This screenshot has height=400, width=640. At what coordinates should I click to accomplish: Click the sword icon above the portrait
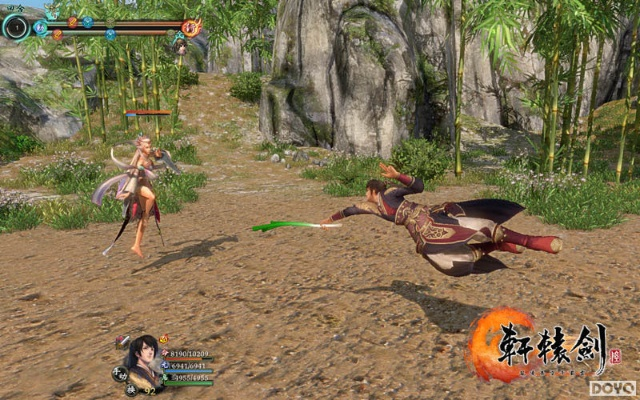point(124,341)
